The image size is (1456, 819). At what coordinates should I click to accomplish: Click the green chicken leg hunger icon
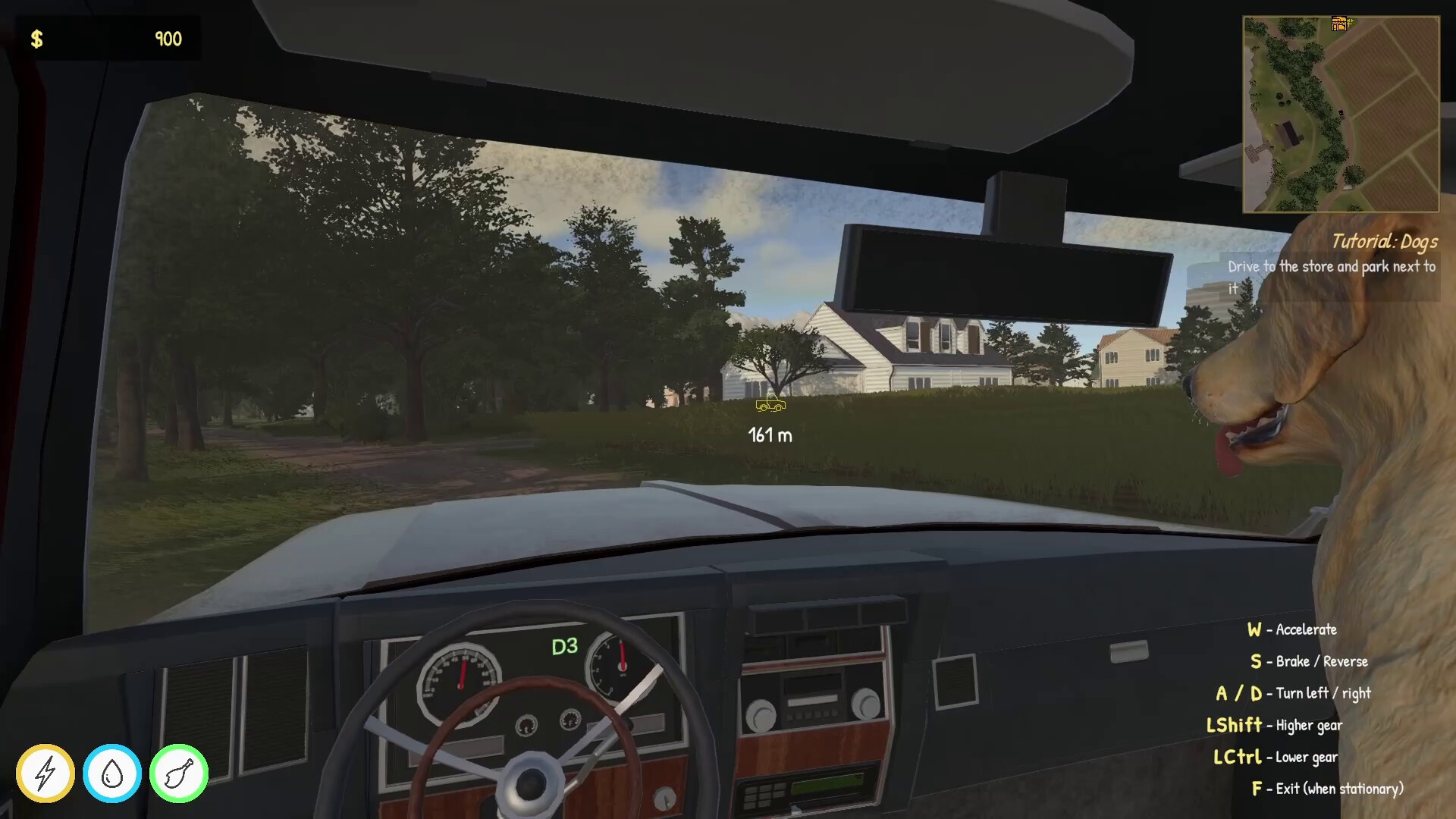[177, 773]
